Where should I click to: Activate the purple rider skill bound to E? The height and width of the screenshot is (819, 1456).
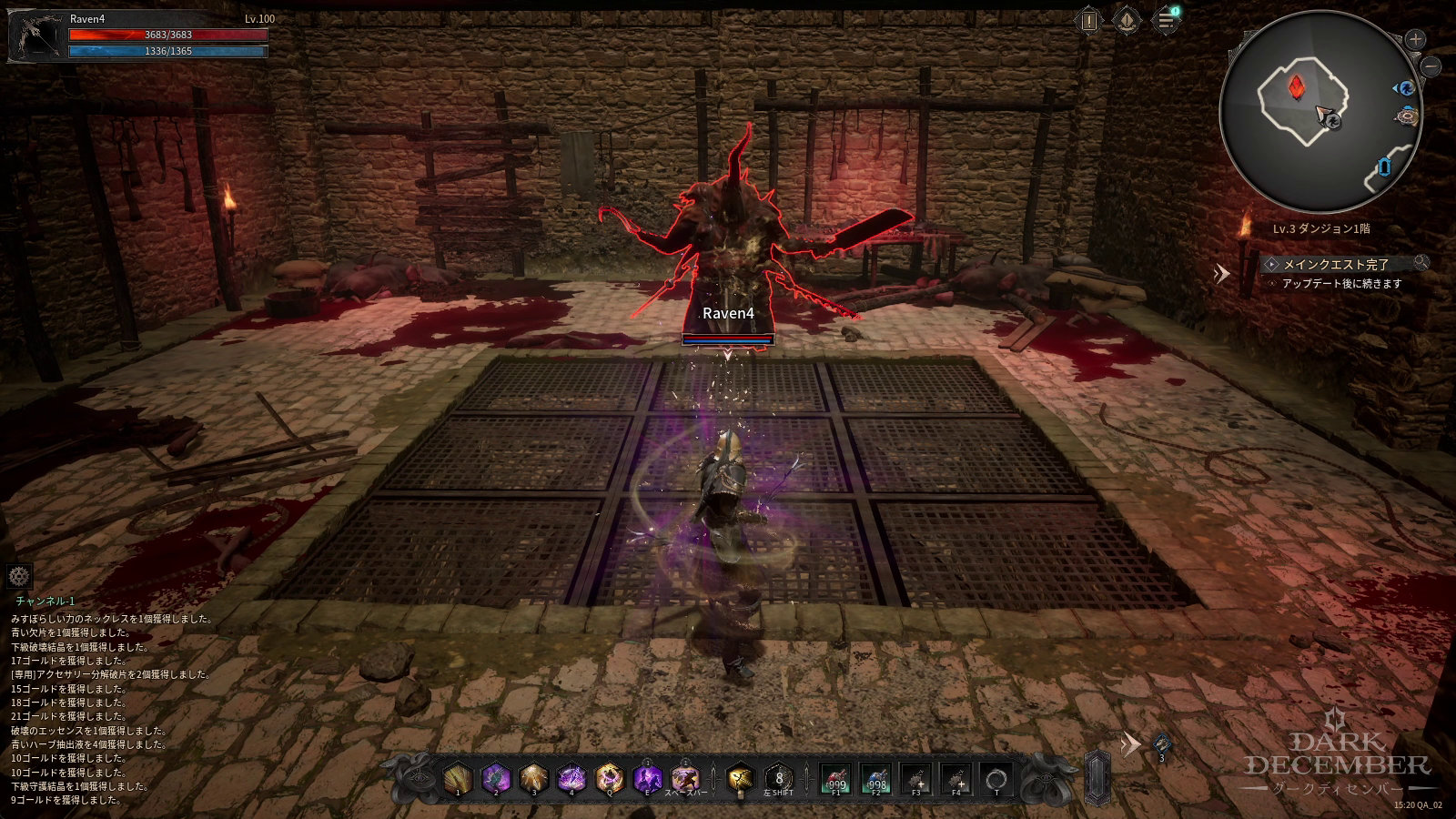(x=647, y=779)
